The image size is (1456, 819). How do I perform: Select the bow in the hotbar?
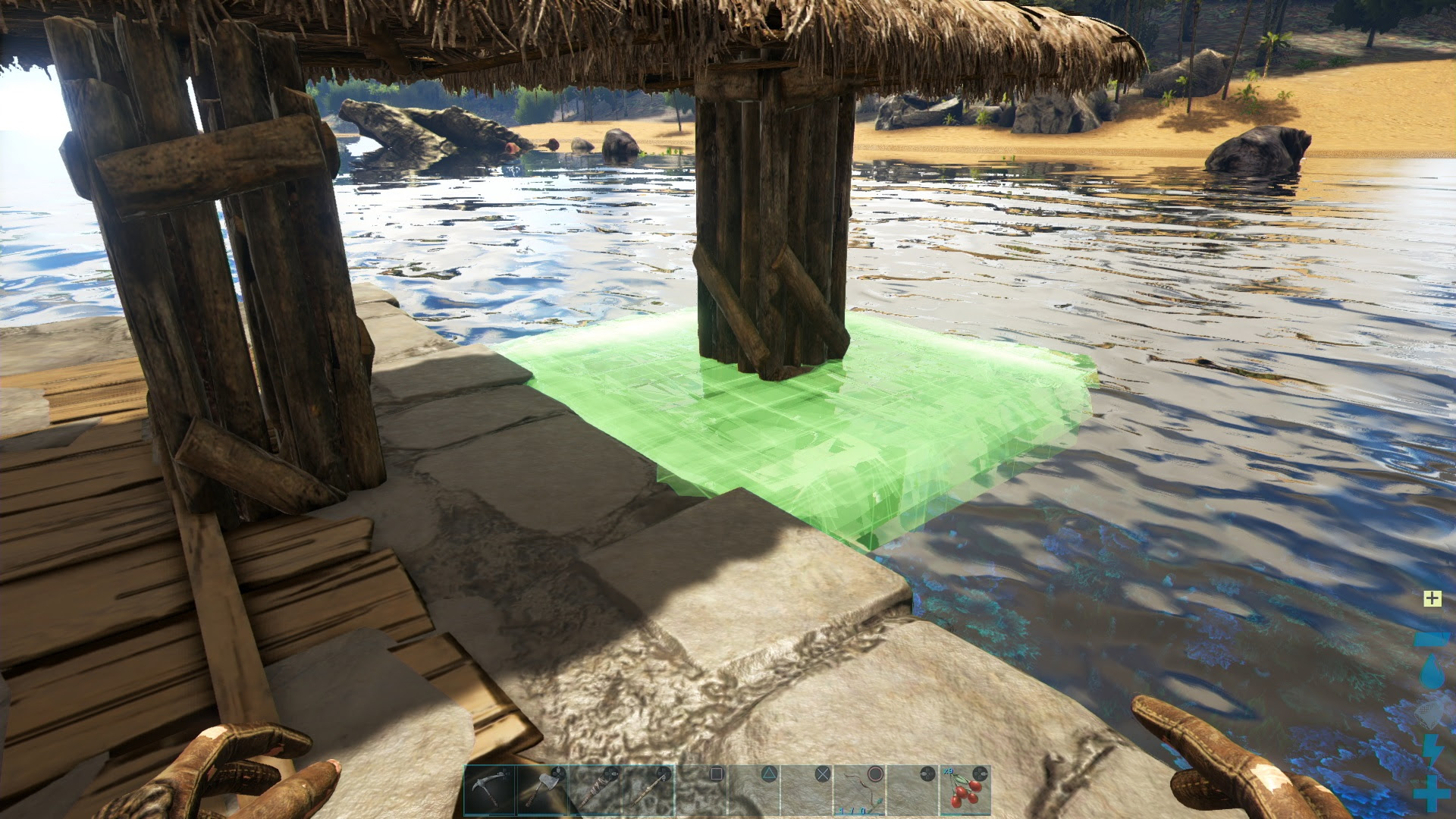coord(858,789)
